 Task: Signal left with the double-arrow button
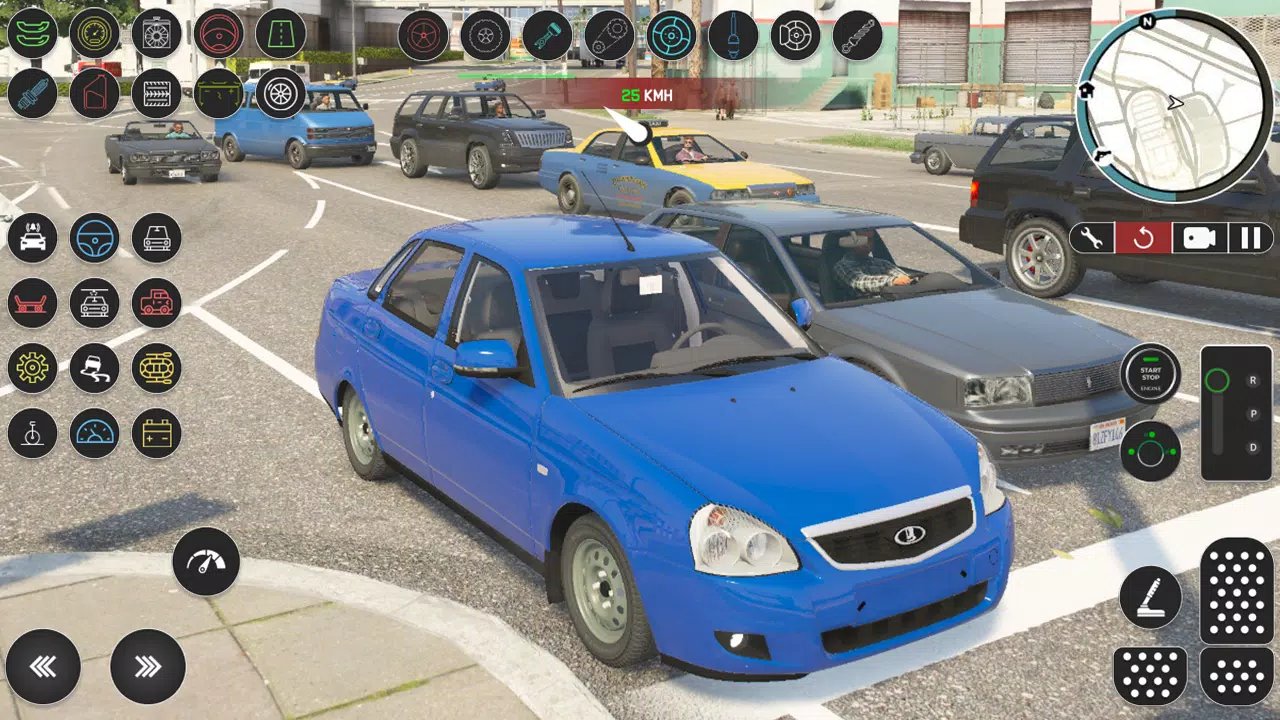coord(43,666)
